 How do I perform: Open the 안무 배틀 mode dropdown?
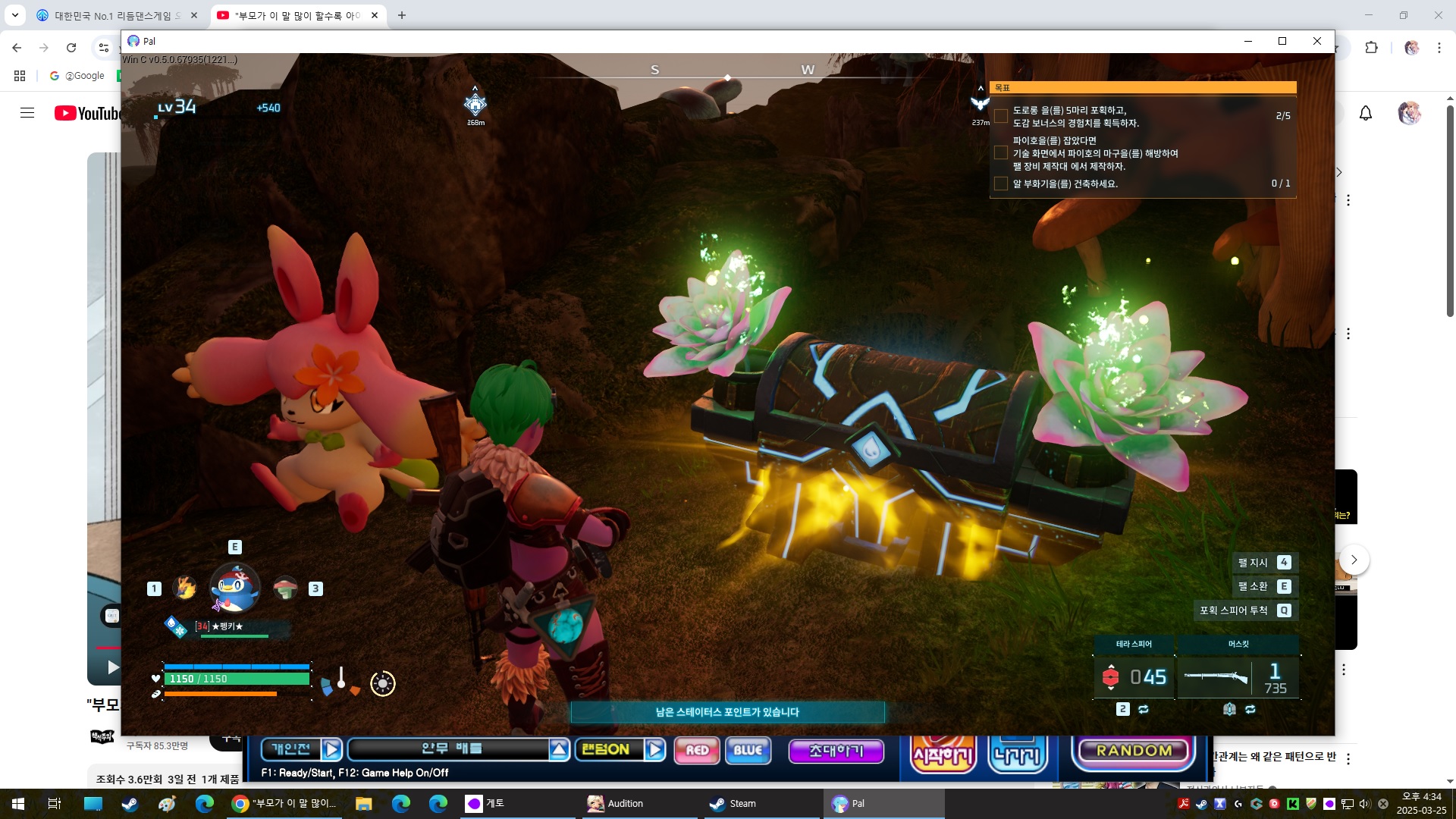pyautogui.click(x=559, y=750)
